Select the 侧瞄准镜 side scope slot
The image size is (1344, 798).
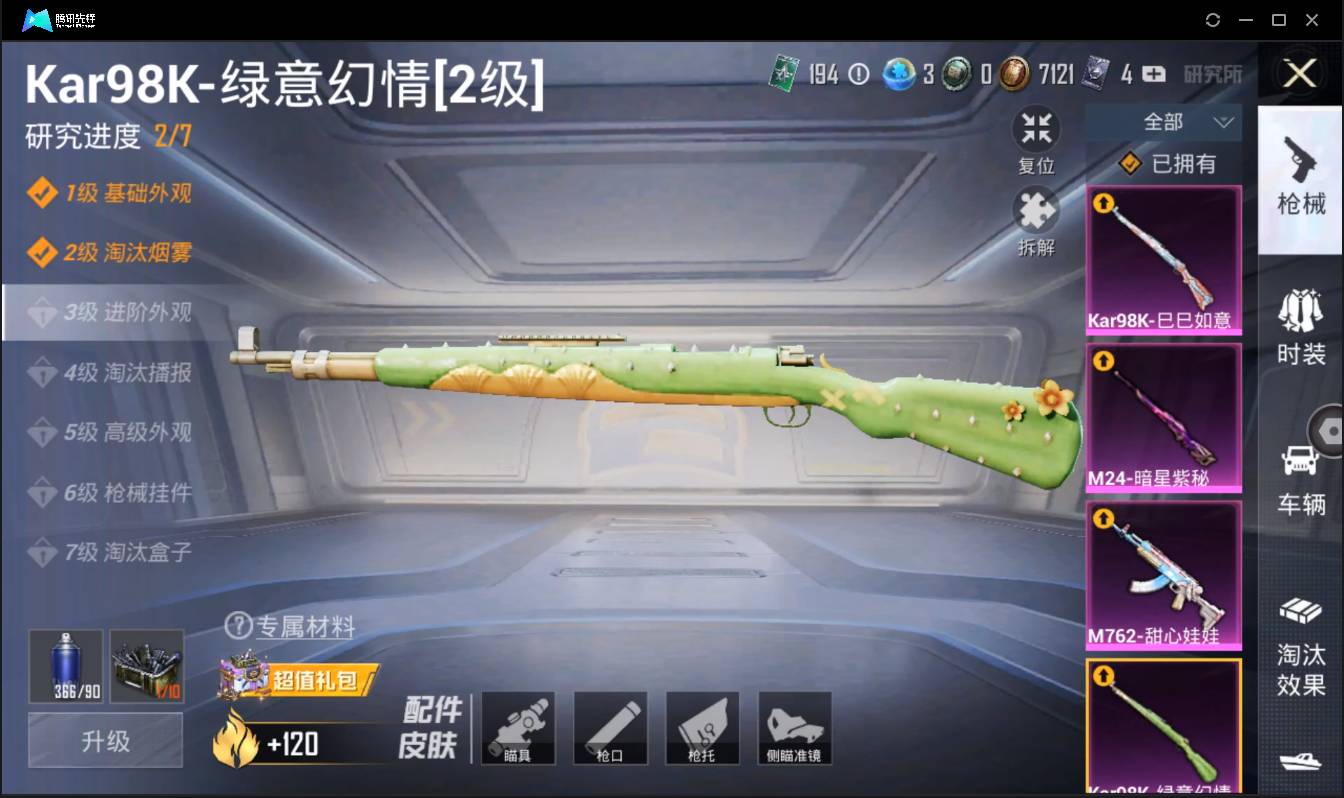tap(794, 728)
